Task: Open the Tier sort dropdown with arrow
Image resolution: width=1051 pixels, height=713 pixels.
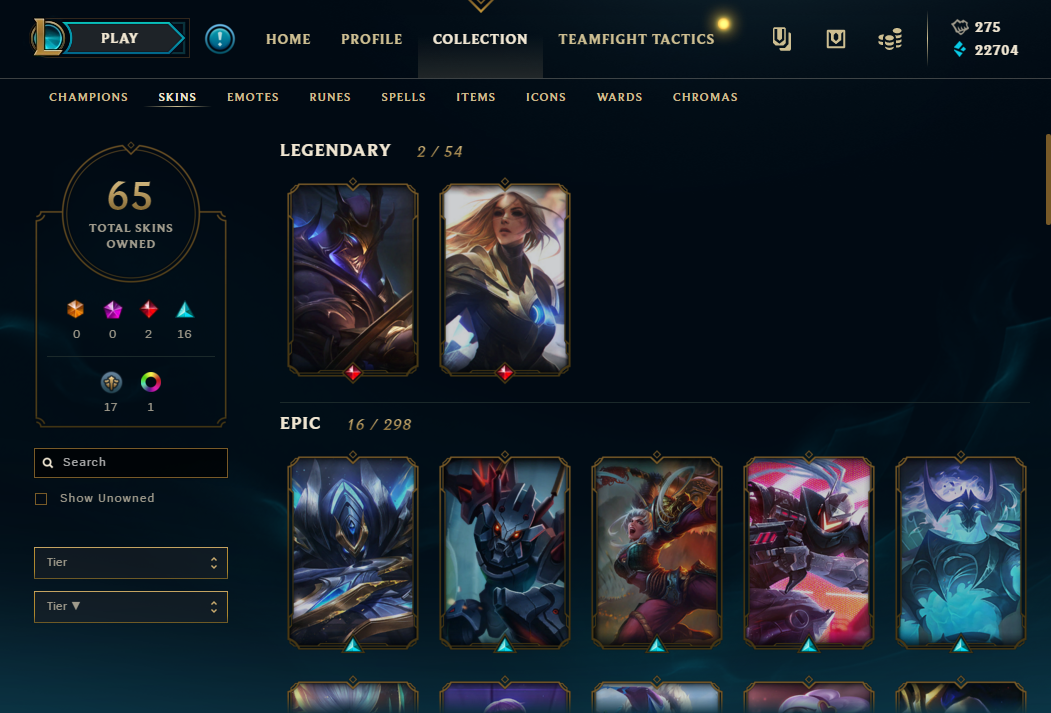Action: pos(130,606)
